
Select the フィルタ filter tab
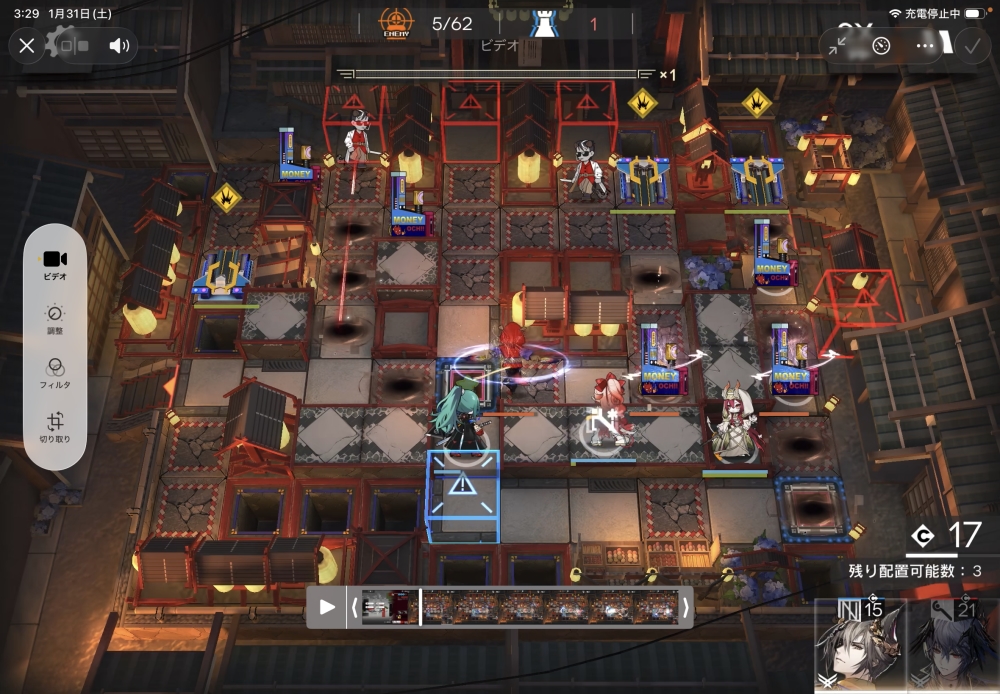click(56, 373)
